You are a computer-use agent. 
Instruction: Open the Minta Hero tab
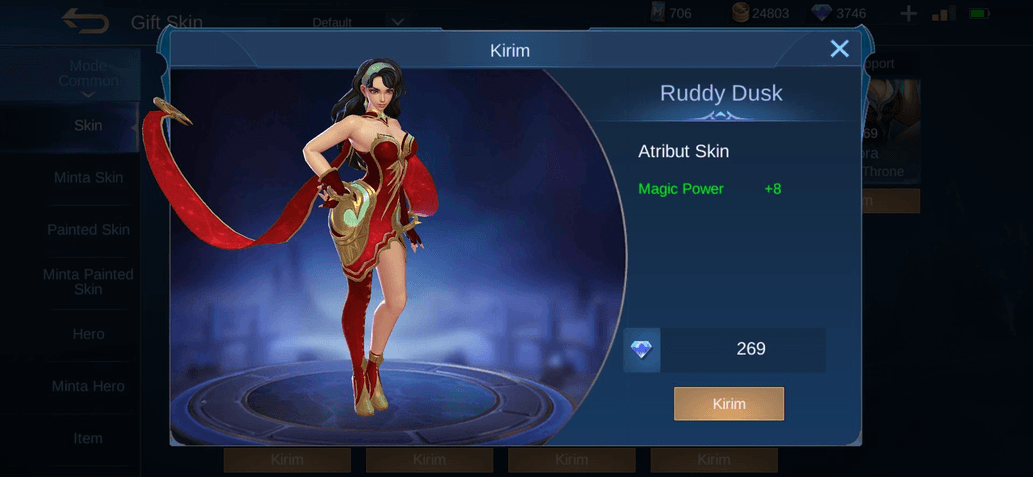pos(88,386)
